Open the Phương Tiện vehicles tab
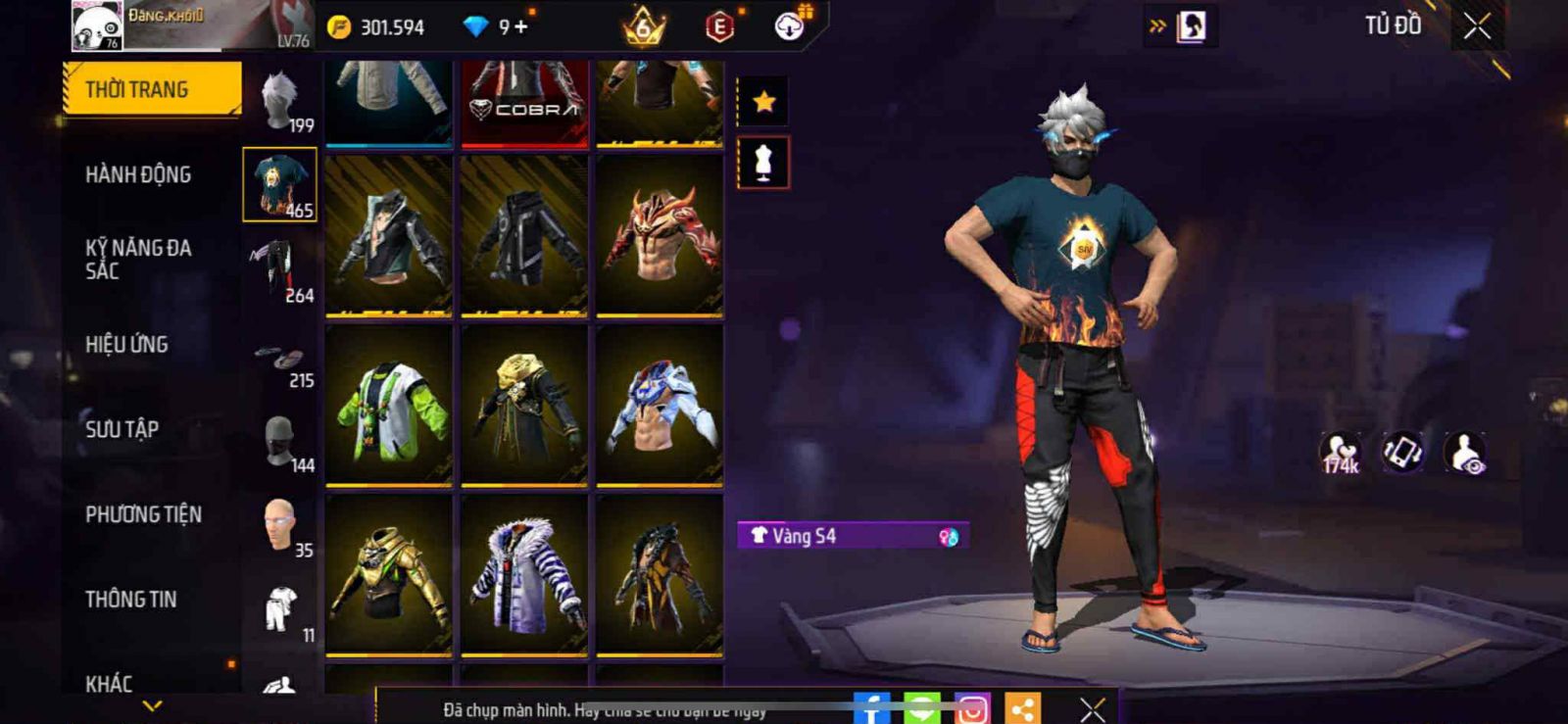The image size is (1568, 724). 143,514
